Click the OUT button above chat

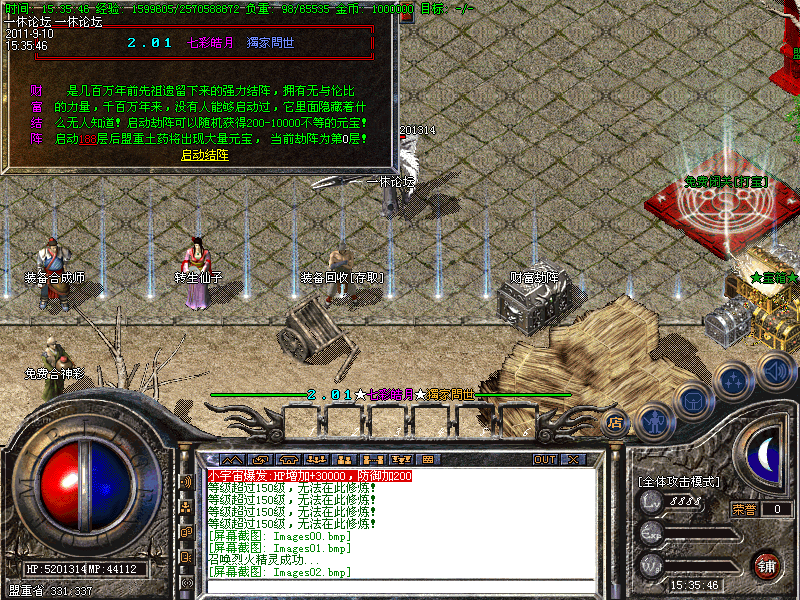click(x=545, y=460)
